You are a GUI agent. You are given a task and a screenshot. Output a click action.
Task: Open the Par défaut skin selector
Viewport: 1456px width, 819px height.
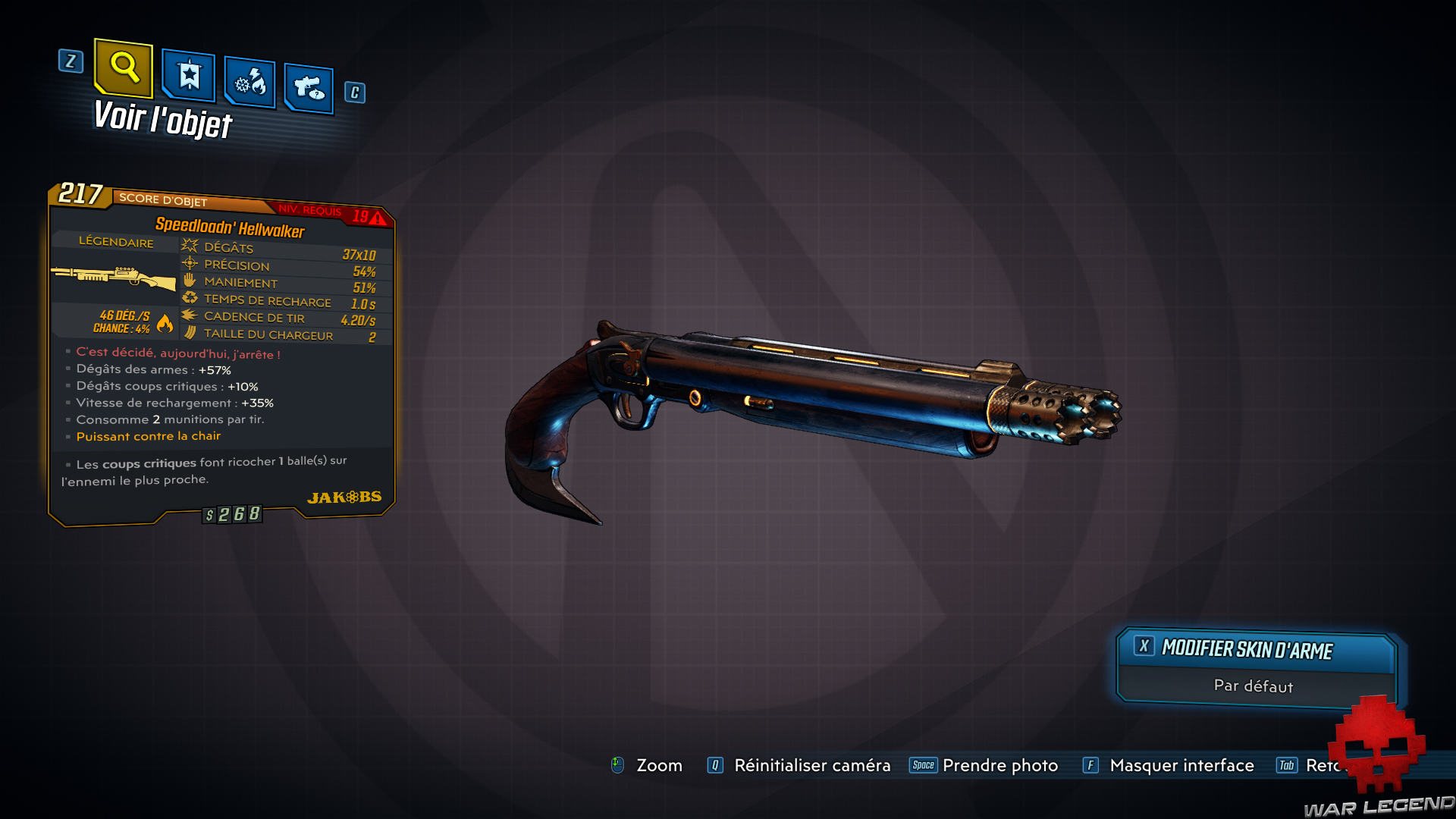point(1254,686)
